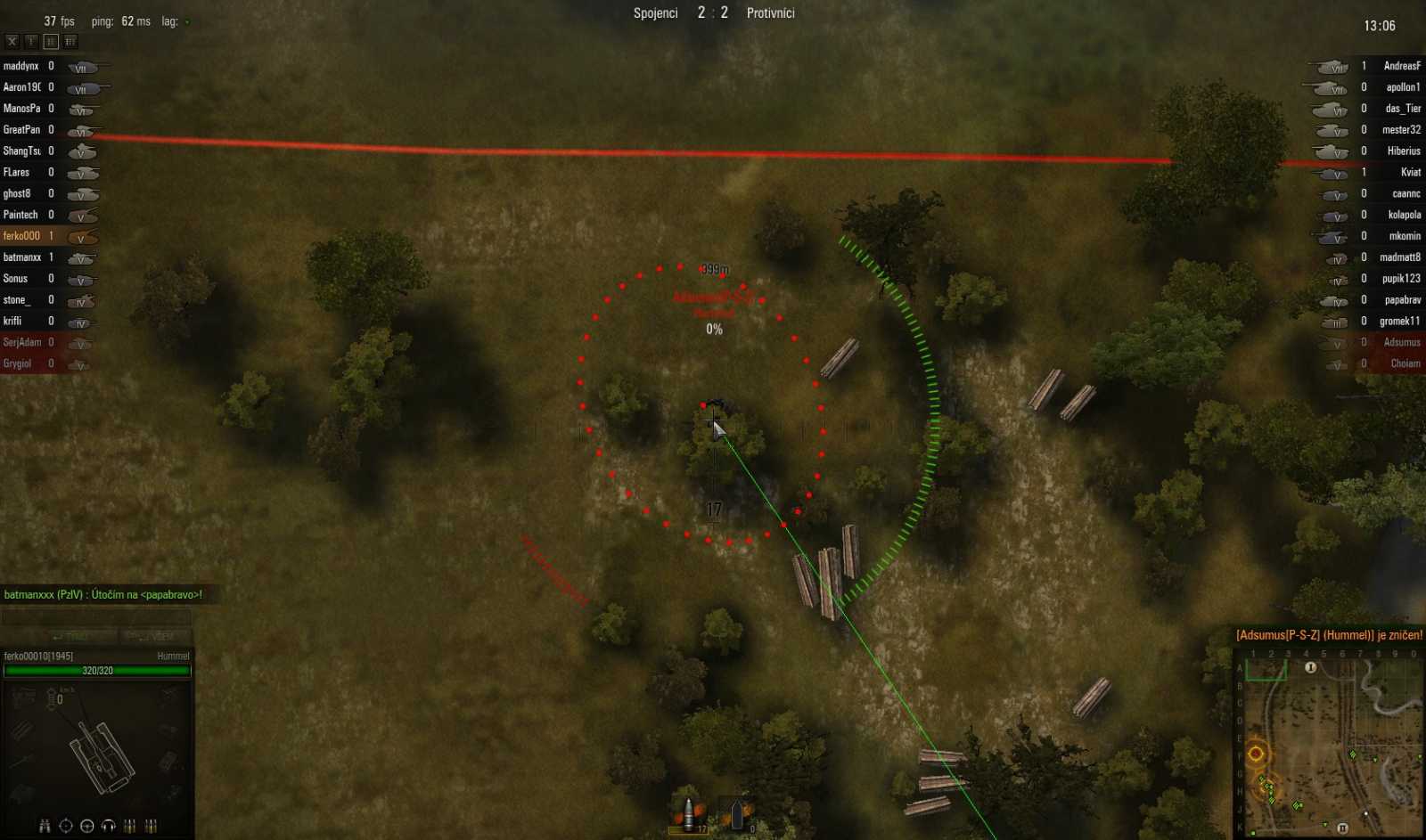Toggle the X to hide player panels

click(11, 41)
